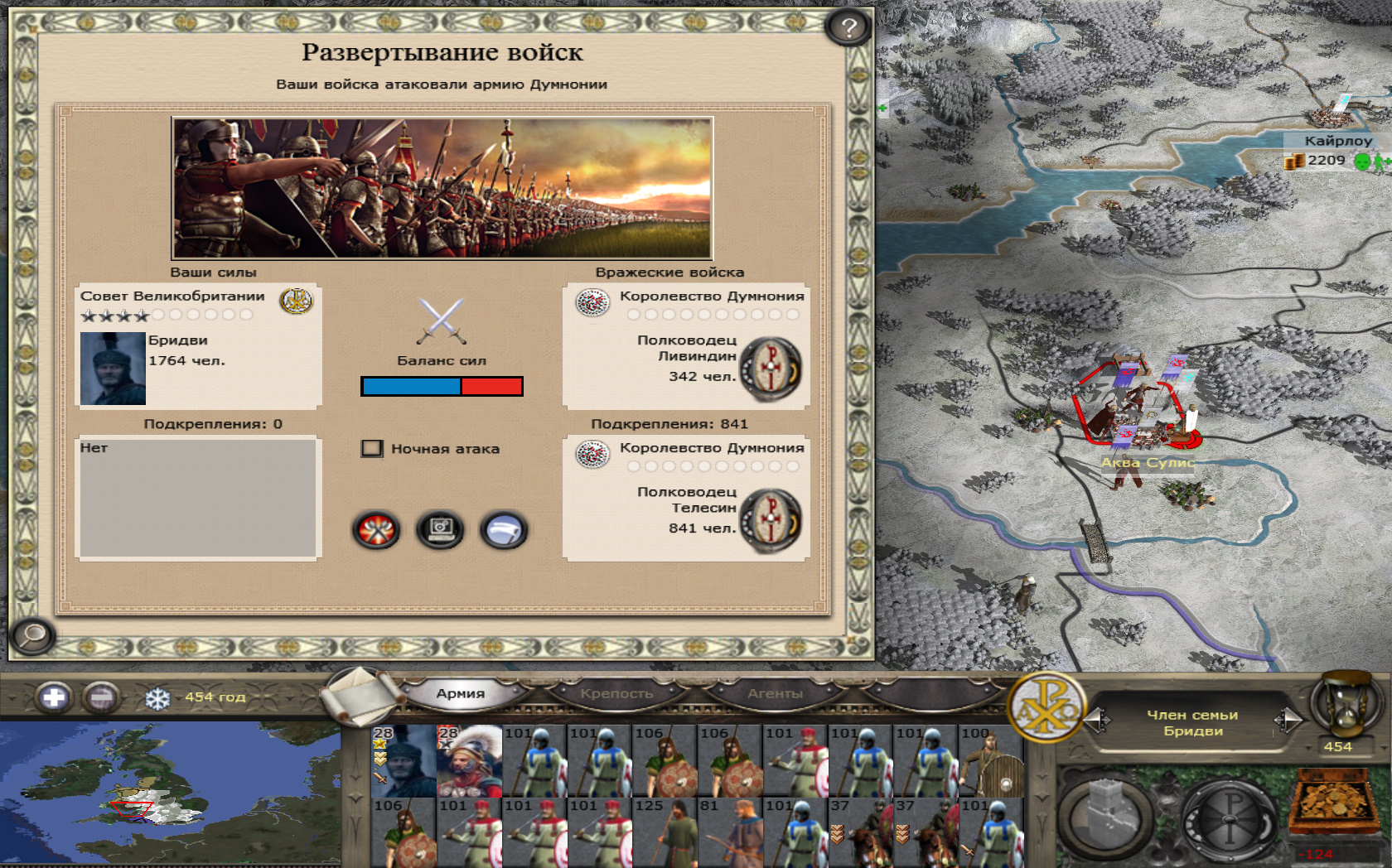Select the 125-man unit card

pyautogui.click(x=665, y=832)
